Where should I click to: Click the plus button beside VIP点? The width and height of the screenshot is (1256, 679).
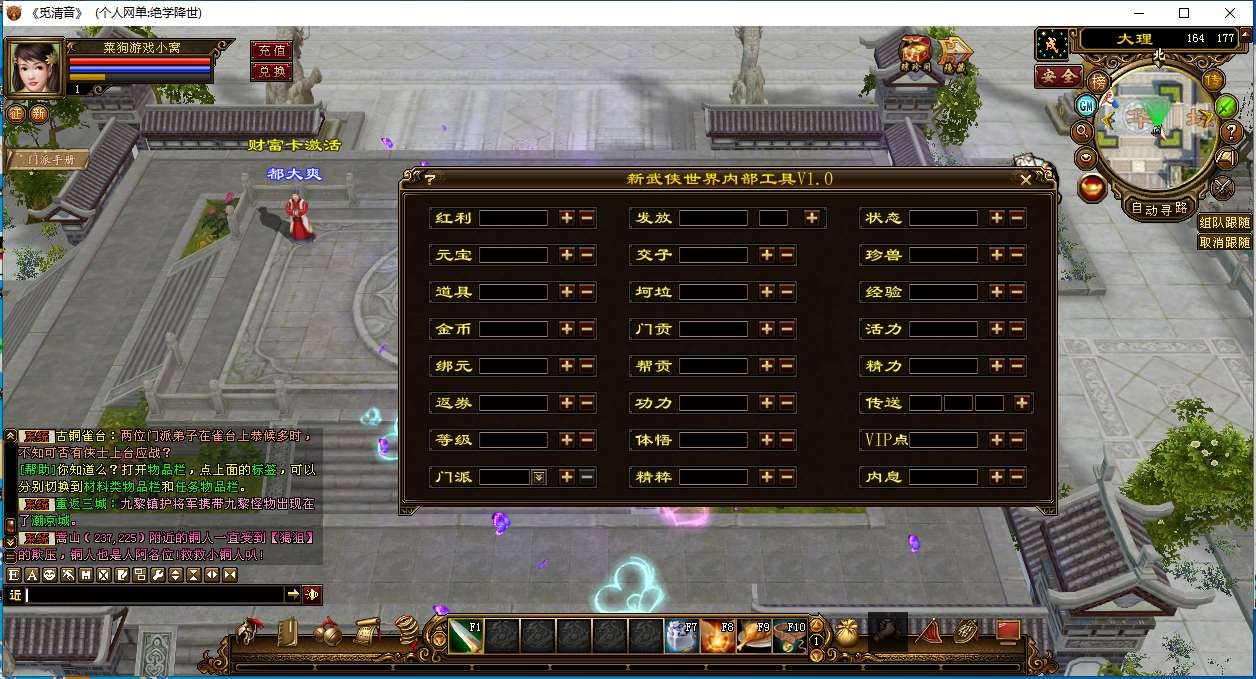coord(997,440)
